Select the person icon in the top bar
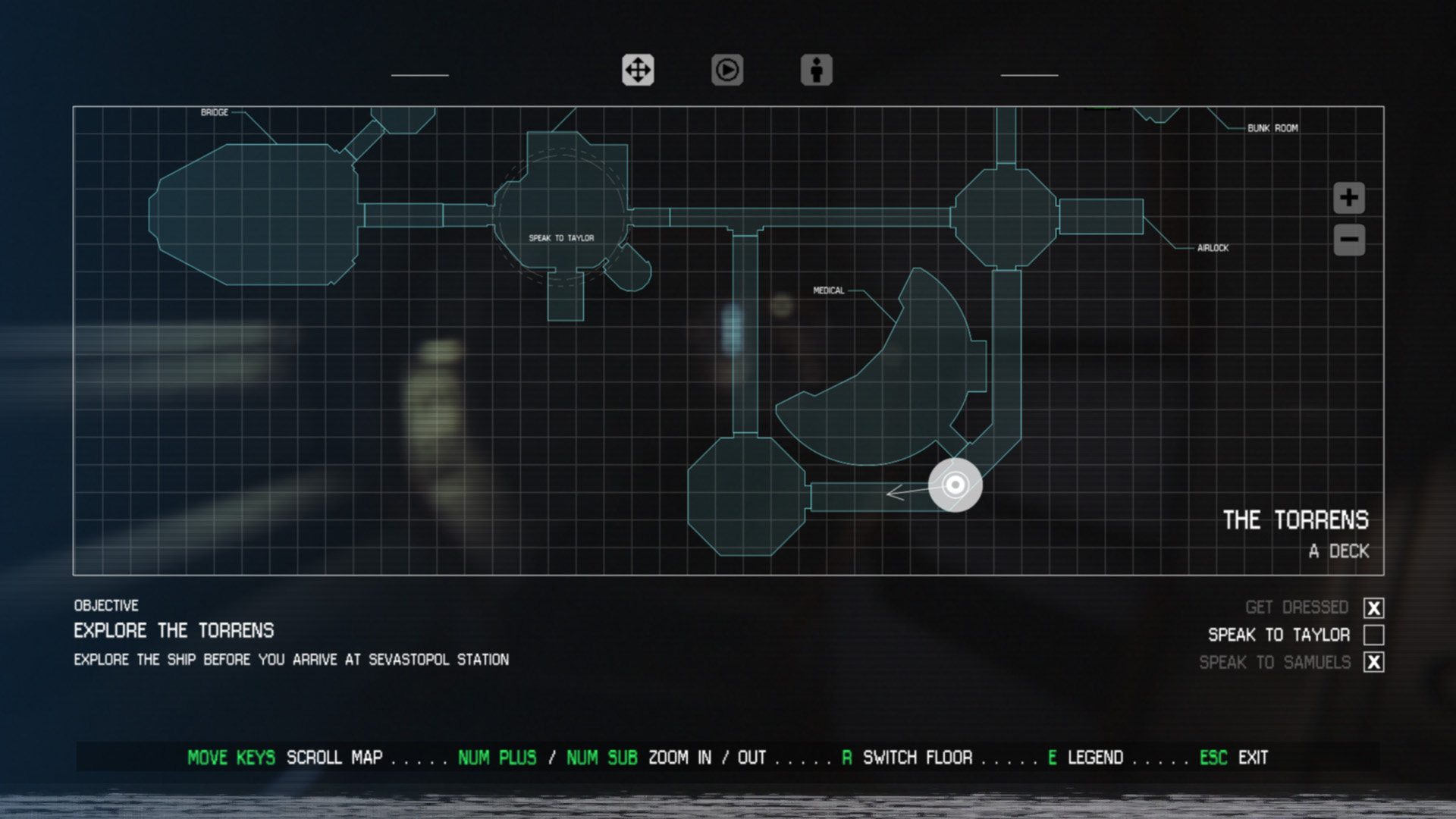Viewport: 1456px width, 819px height. 815,71
